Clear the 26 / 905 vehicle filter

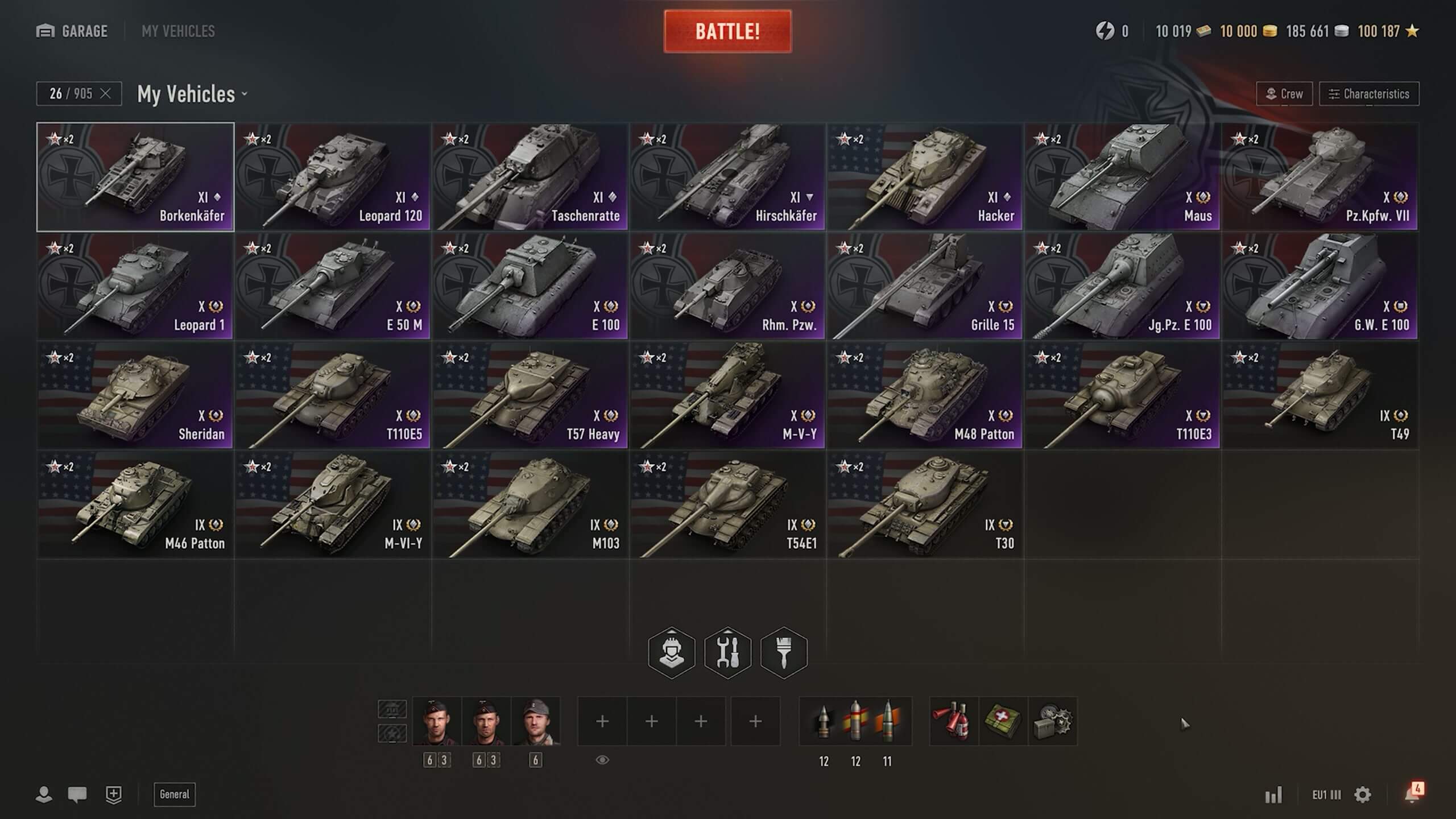point(105,94)
